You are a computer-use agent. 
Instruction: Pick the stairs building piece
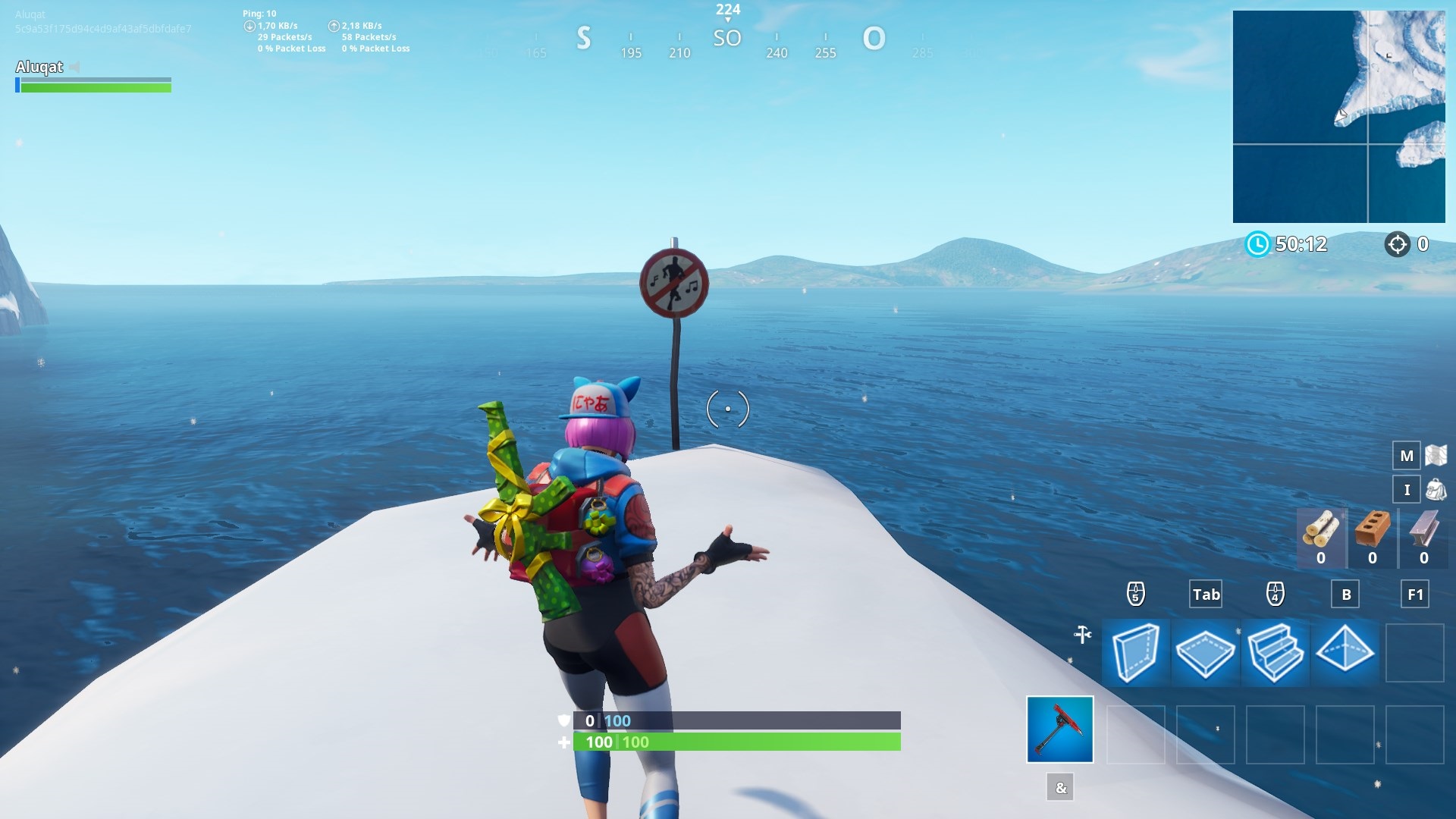(x=1275, y=651)
